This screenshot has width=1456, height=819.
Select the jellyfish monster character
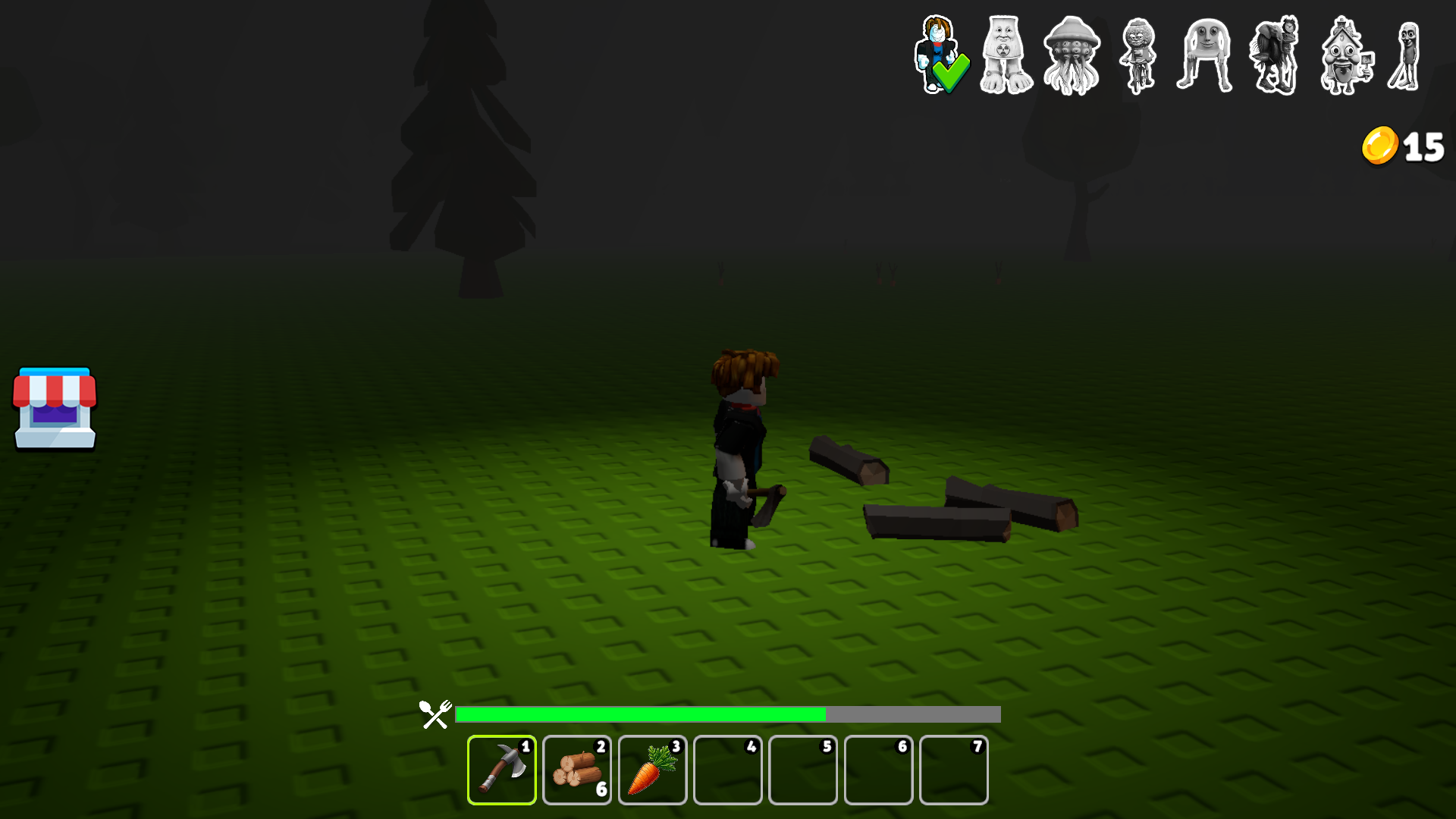point(1071,53)
